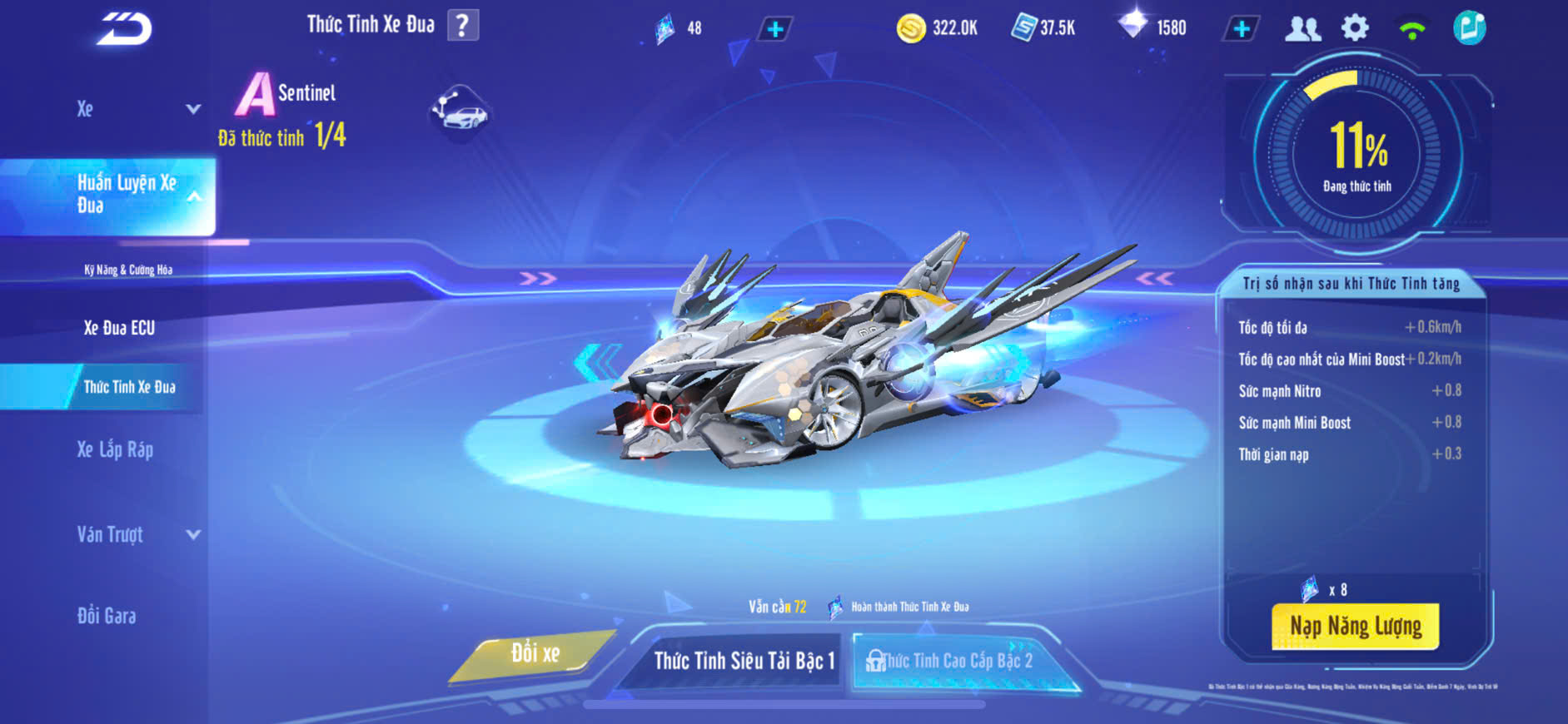Switch to Thức Tỉnh Siêu Tải Bậc 1 tab

coord(743,661)
